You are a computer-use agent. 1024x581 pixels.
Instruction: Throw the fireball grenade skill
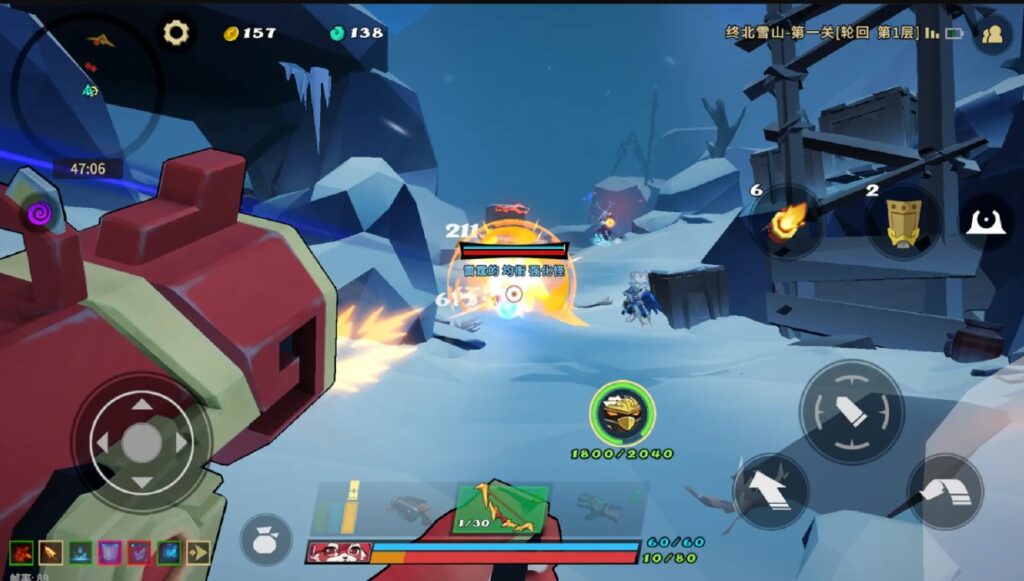click(788, 222)
